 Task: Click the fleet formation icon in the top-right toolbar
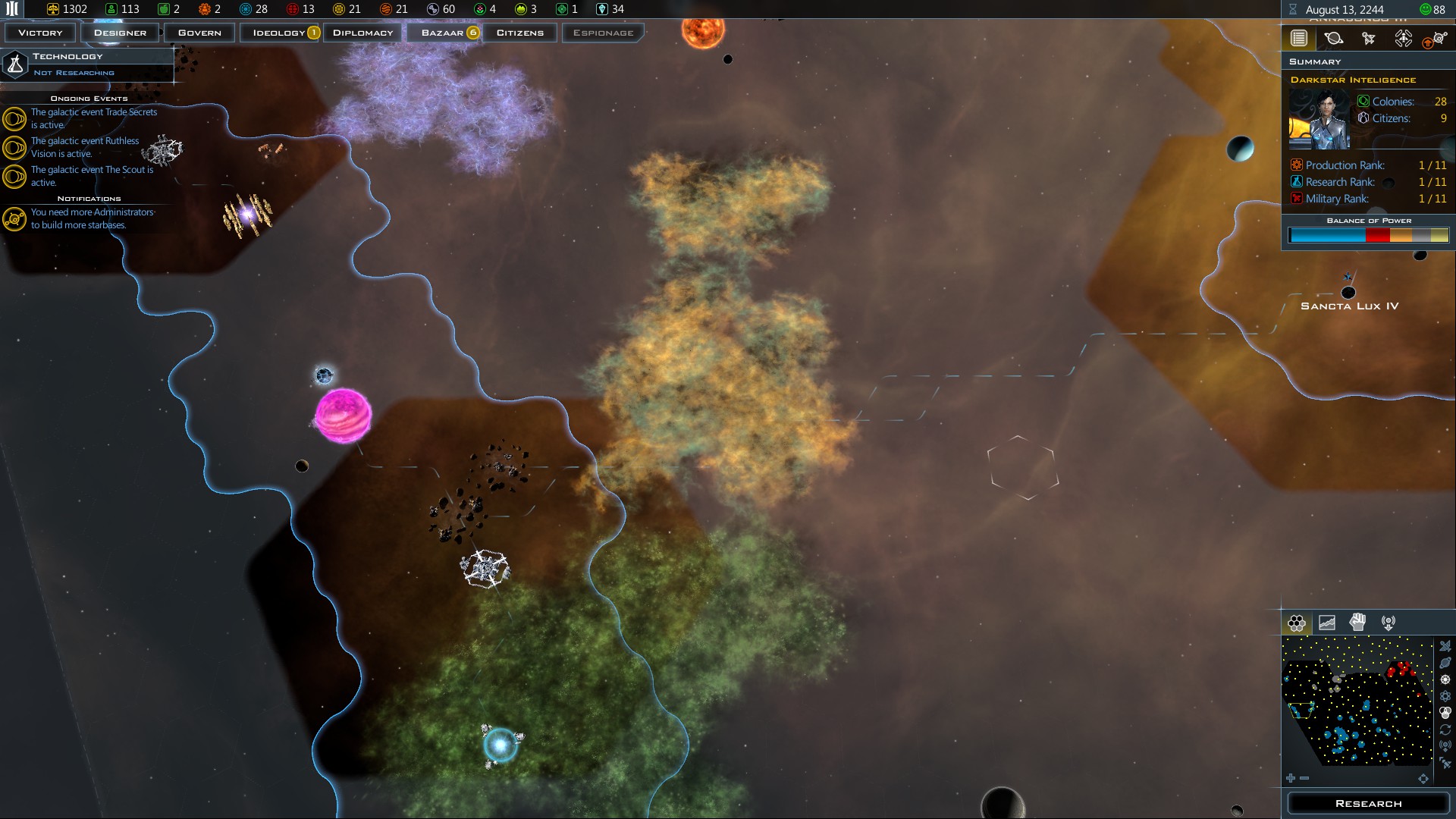tap(1403, 38)
